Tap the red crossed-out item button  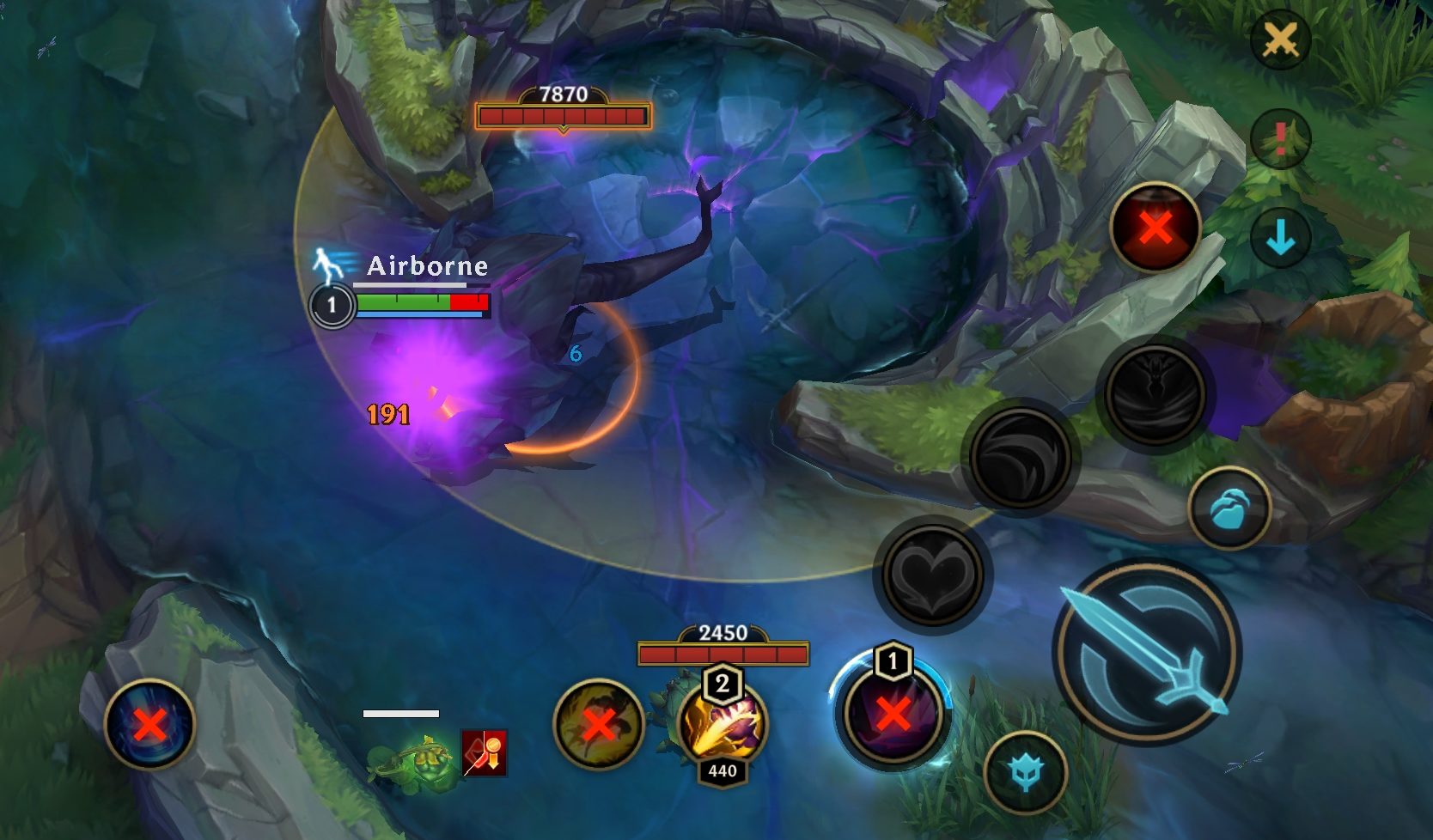coord(1155,228)
